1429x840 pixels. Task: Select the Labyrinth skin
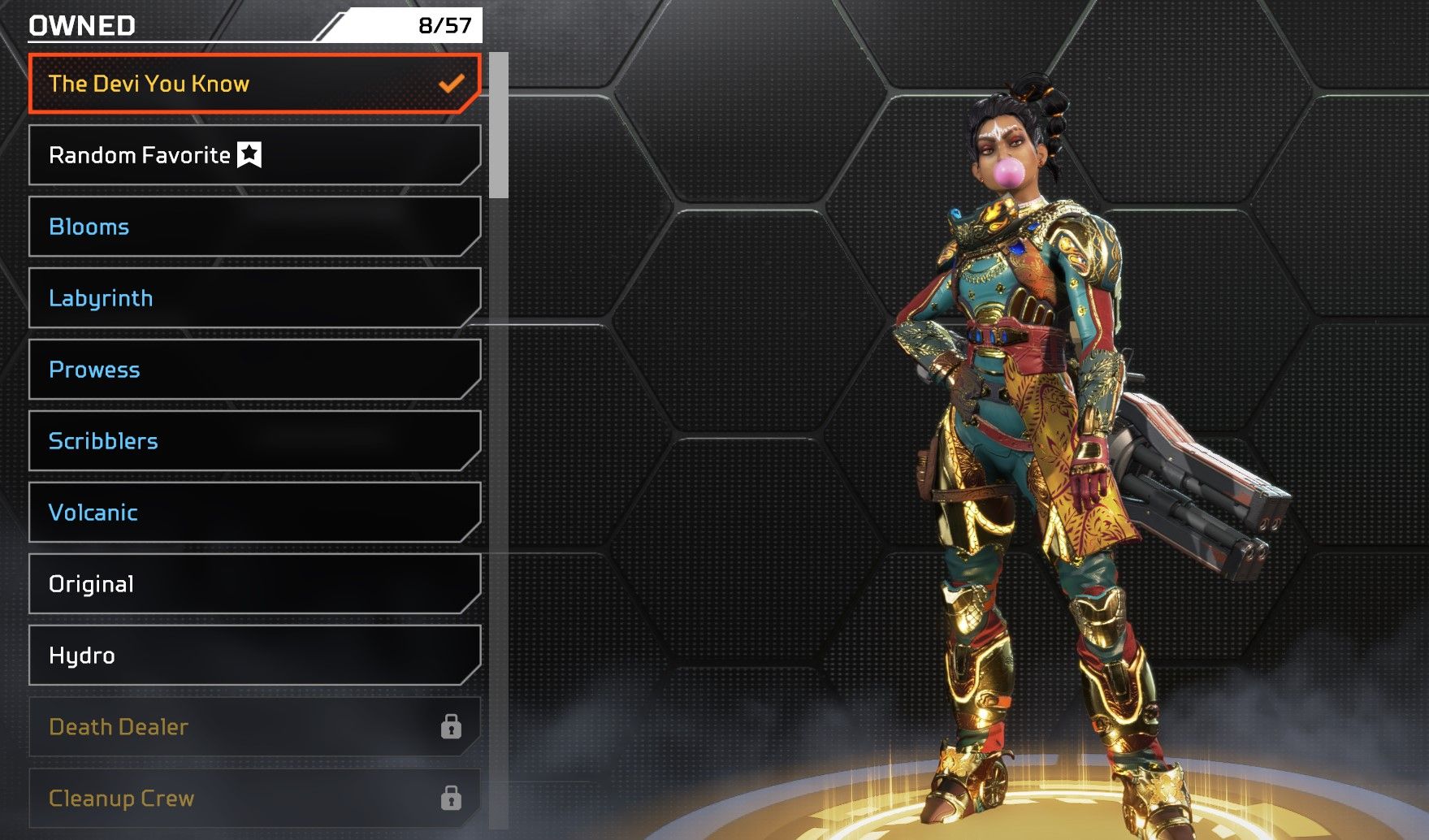[254, 298]
